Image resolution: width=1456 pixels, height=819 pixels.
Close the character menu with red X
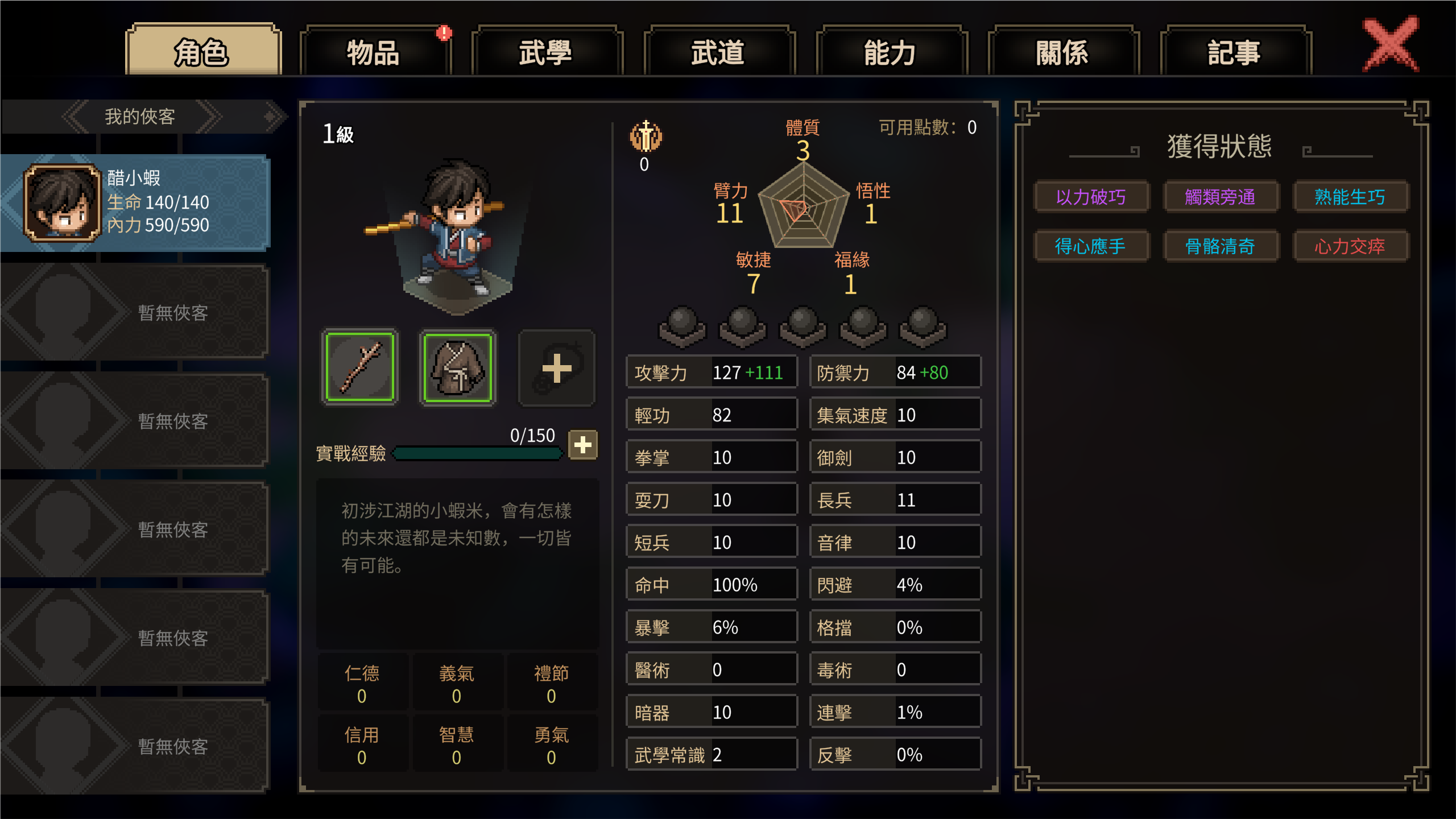click(x=1391, y=44)
